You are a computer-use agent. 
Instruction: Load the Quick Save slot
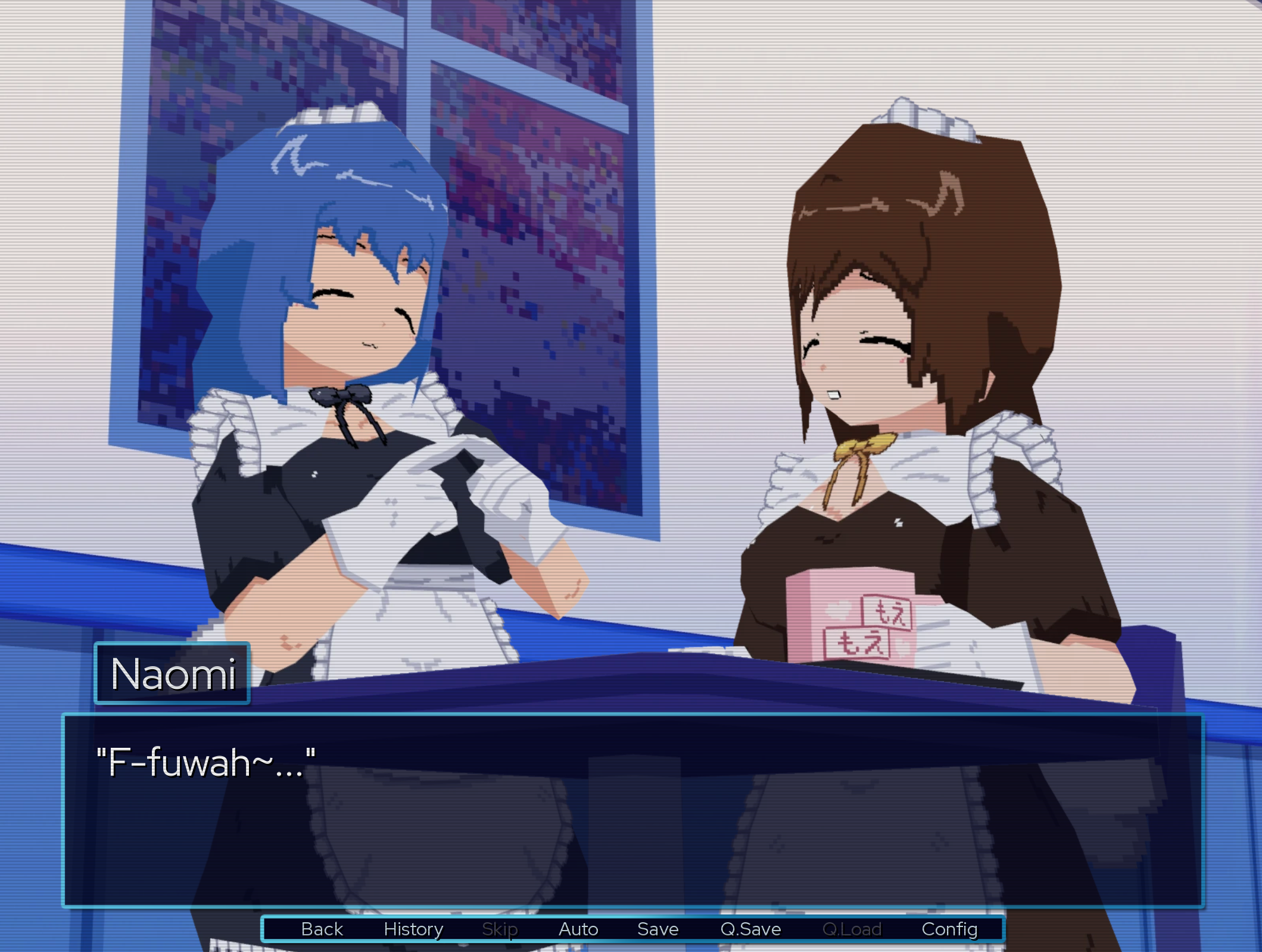[852, 929]
